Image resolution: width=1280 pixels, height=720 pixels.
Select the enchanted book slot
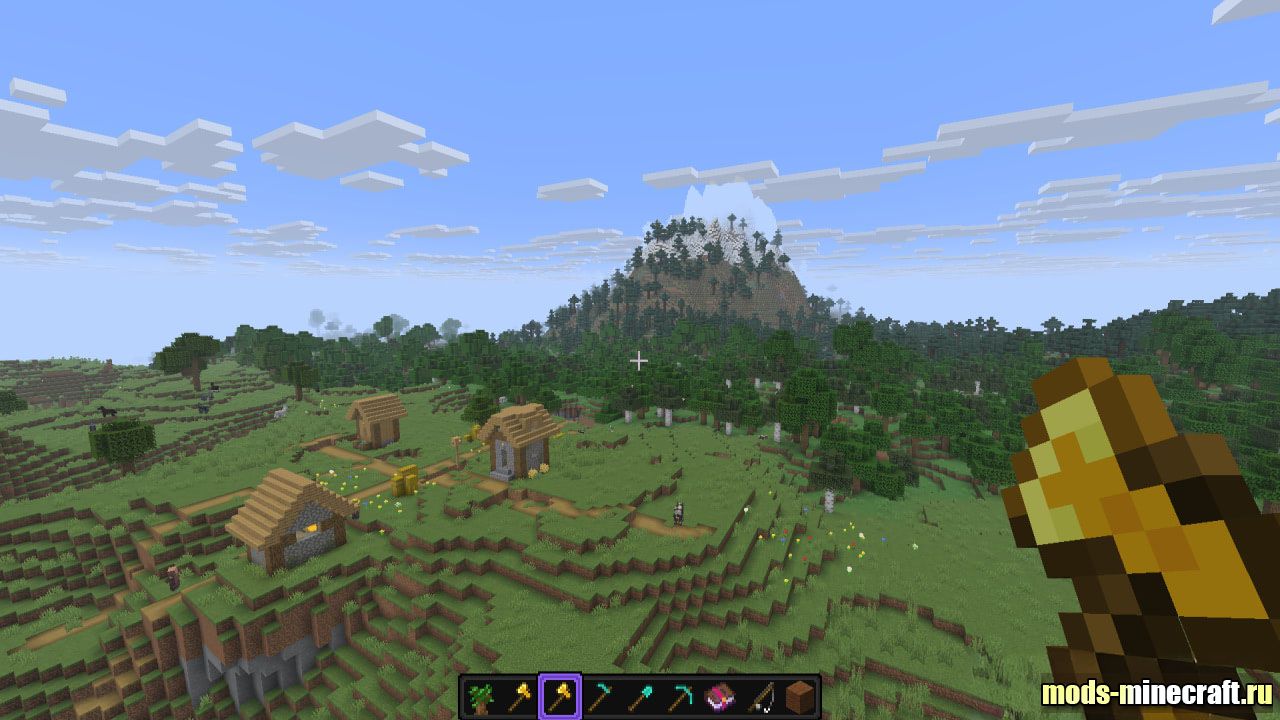720,697
